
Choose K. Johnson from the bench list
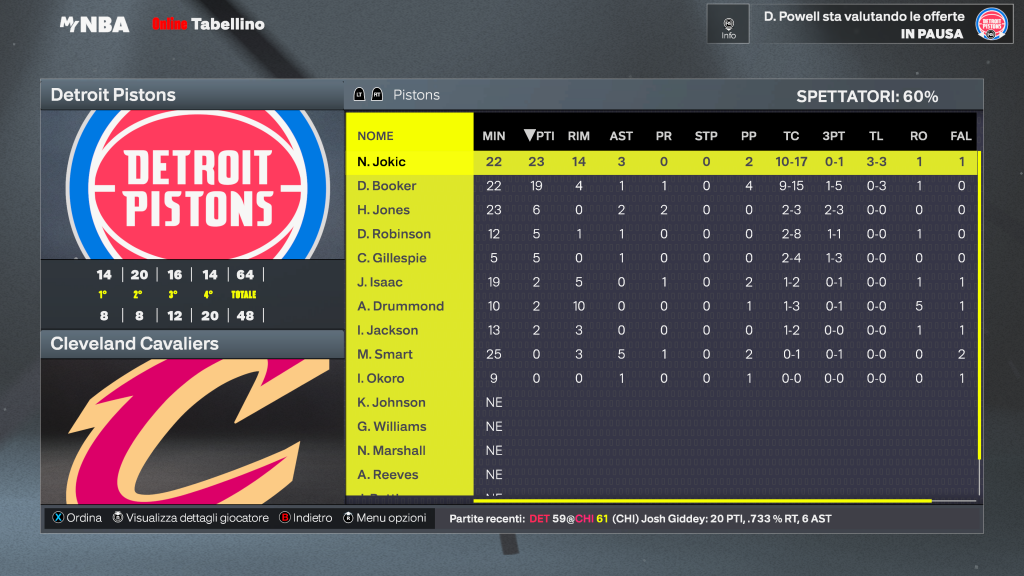tap(392, 402)
